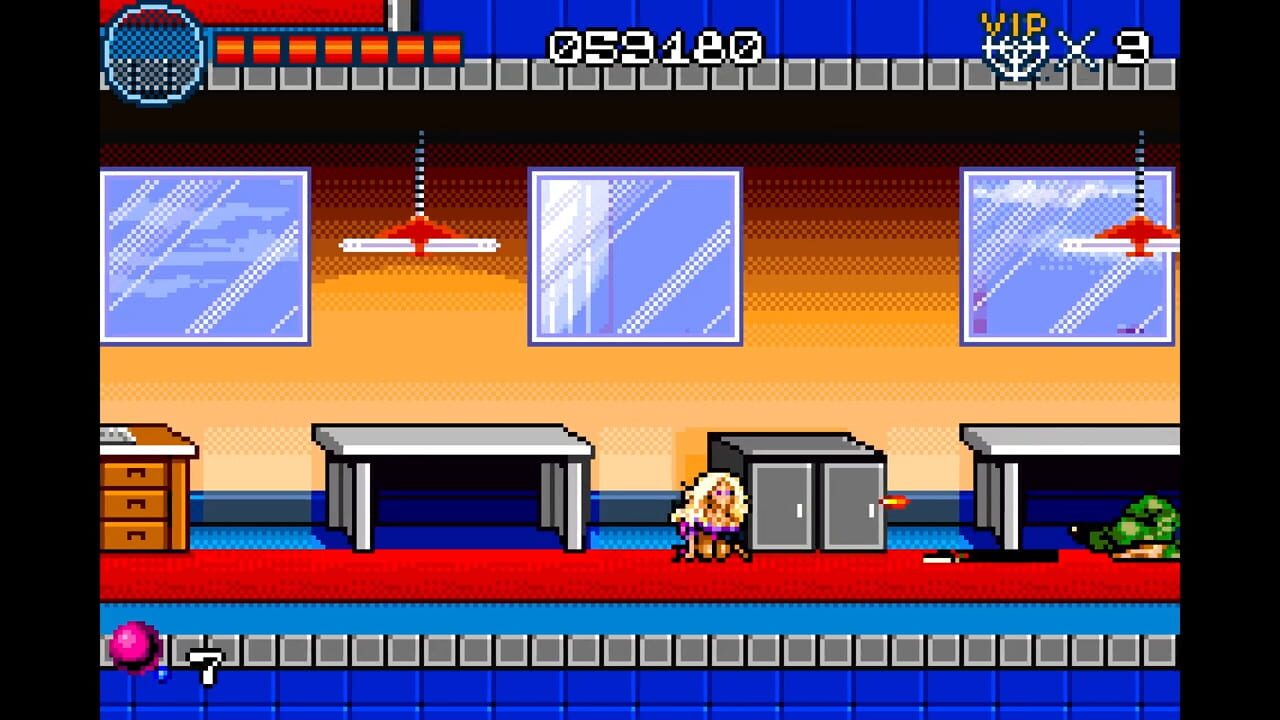
Task: Click the middle window pane
Action: [x=635, y=253]
